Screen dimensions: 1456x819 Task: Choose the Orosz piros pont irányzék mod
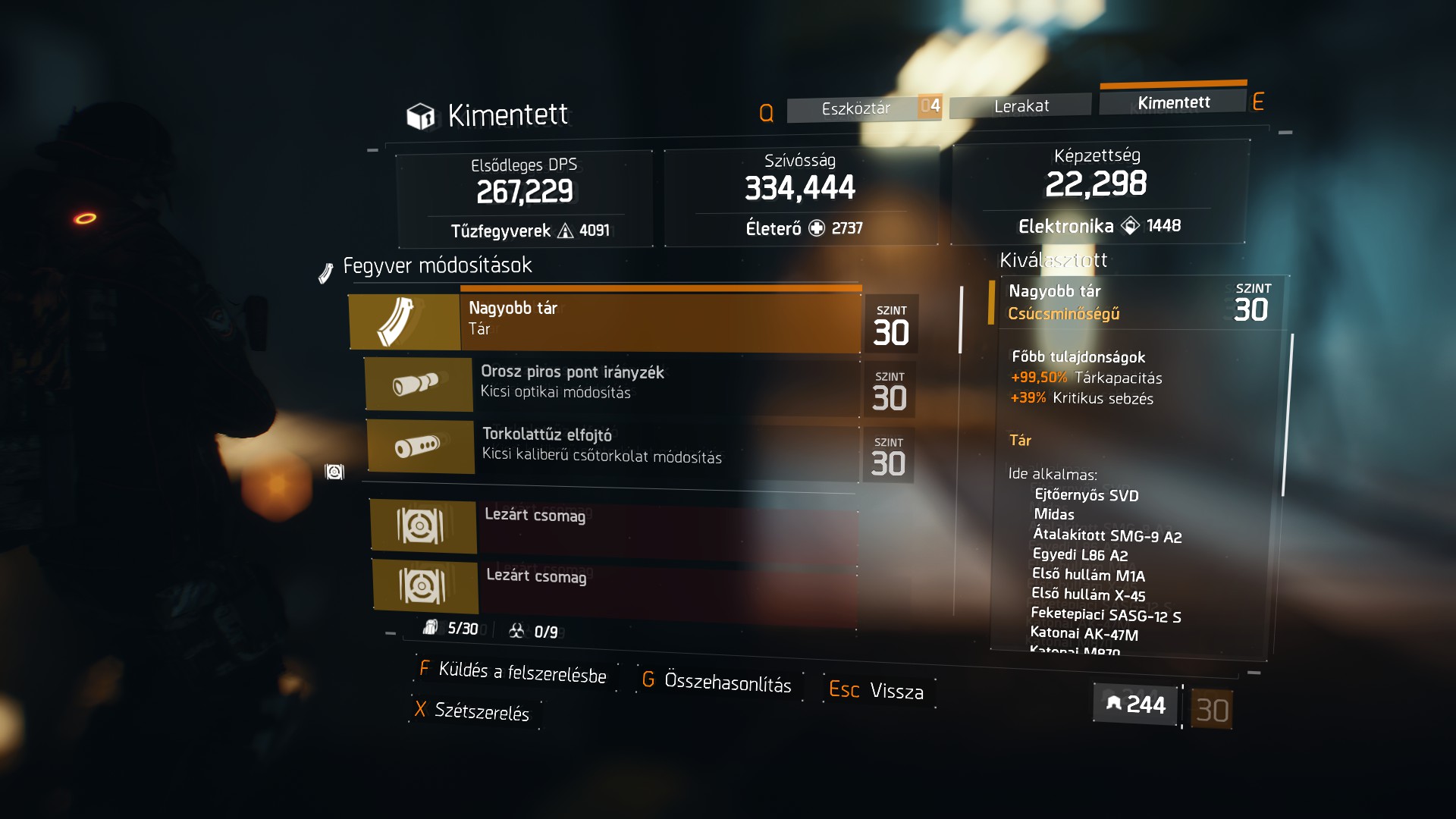(x=612, y=383)
